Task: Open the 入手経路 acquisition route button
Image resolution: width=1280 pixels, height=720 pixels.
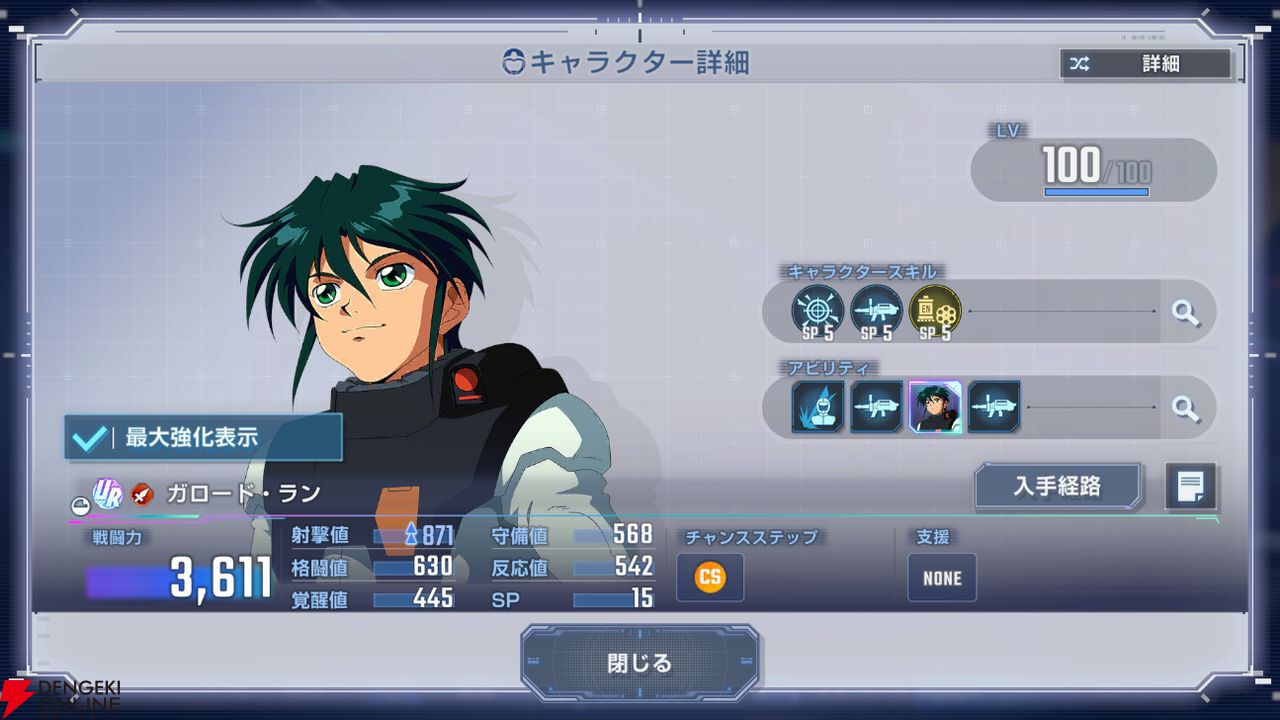Action: coord(1057,486)
